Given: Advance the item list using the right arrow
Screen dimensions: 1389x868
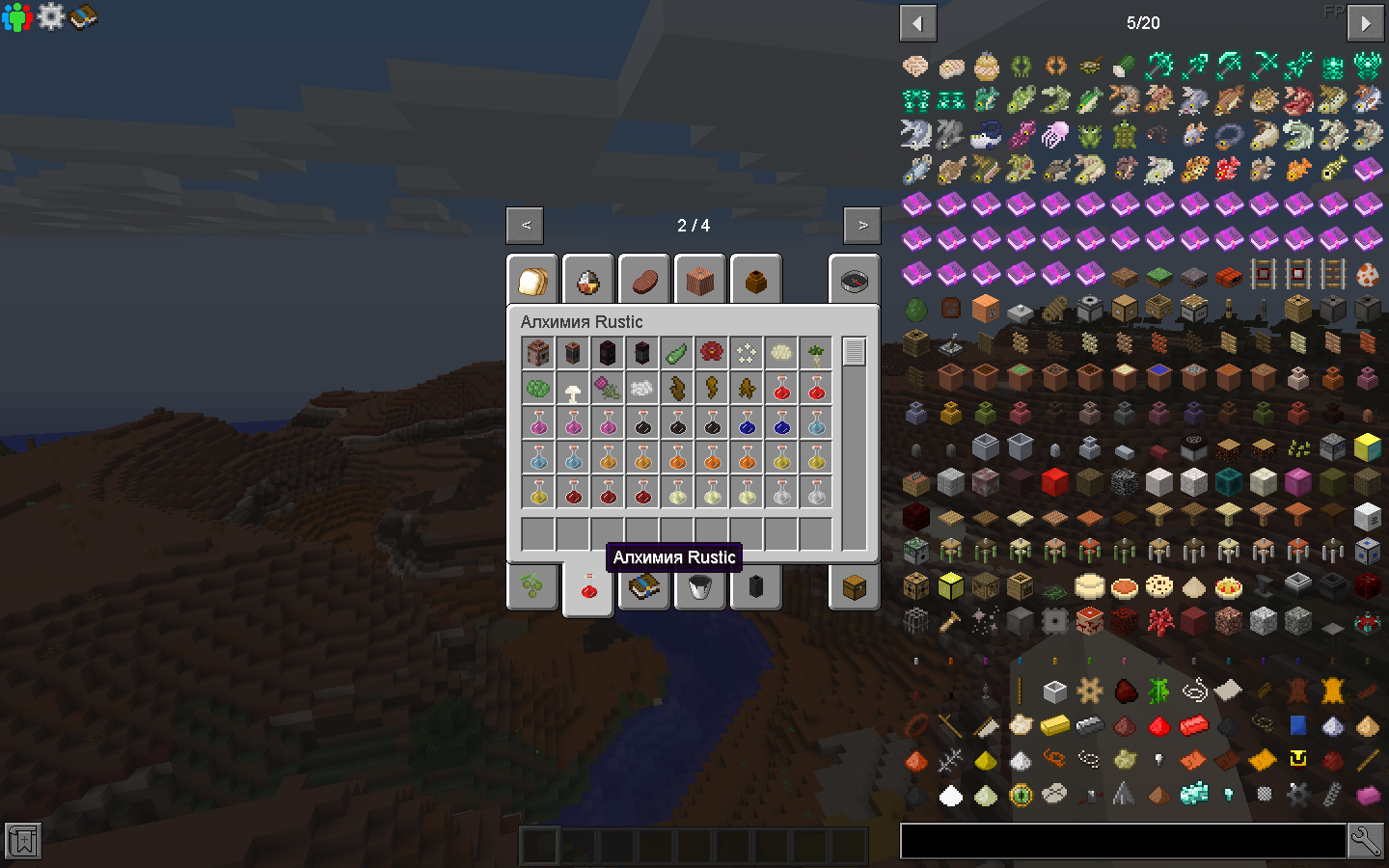Looking at the screenshot, I should tap(1365, 22).
